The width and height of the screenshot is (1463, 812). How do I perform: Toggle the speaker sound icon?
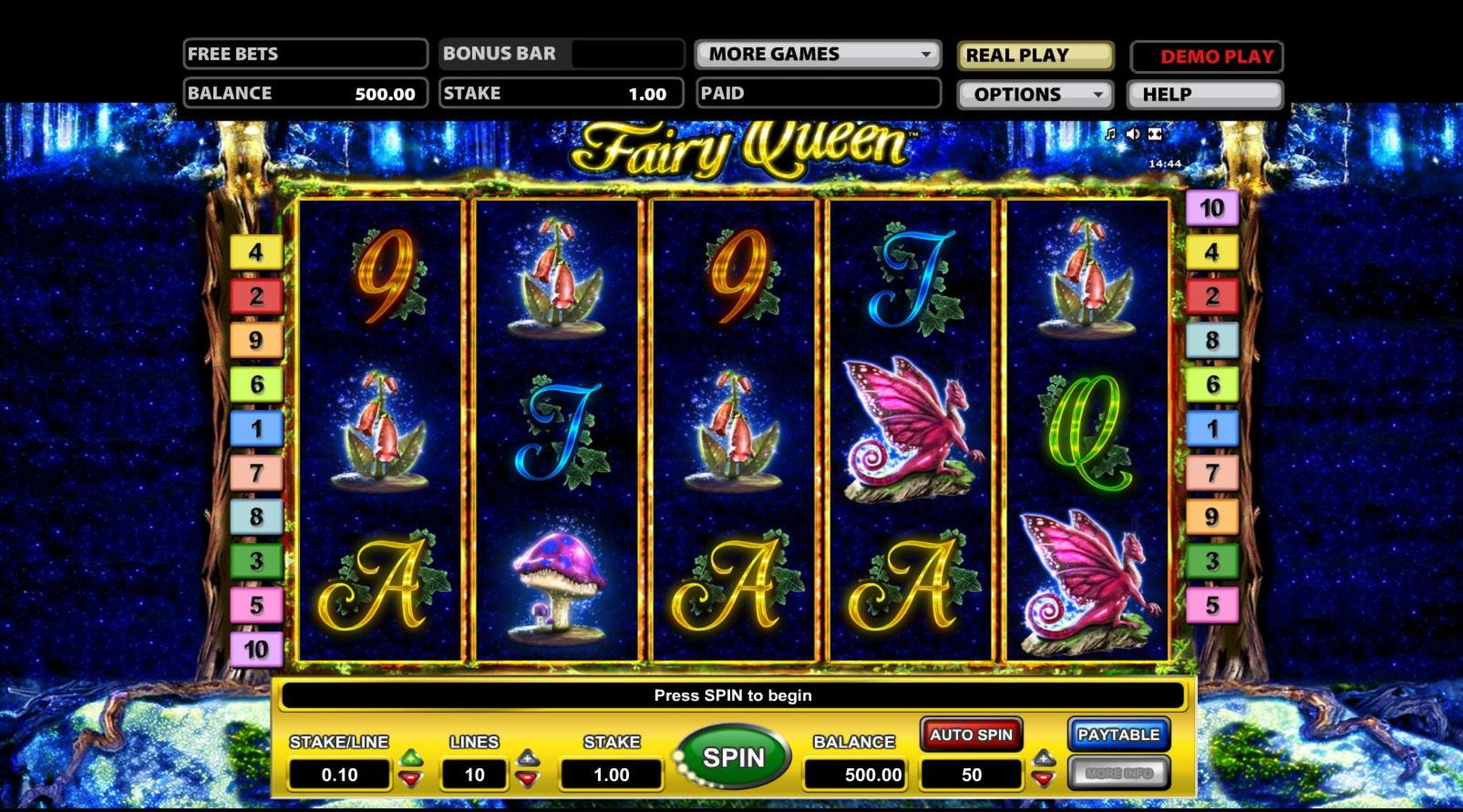coord(1132,134)
